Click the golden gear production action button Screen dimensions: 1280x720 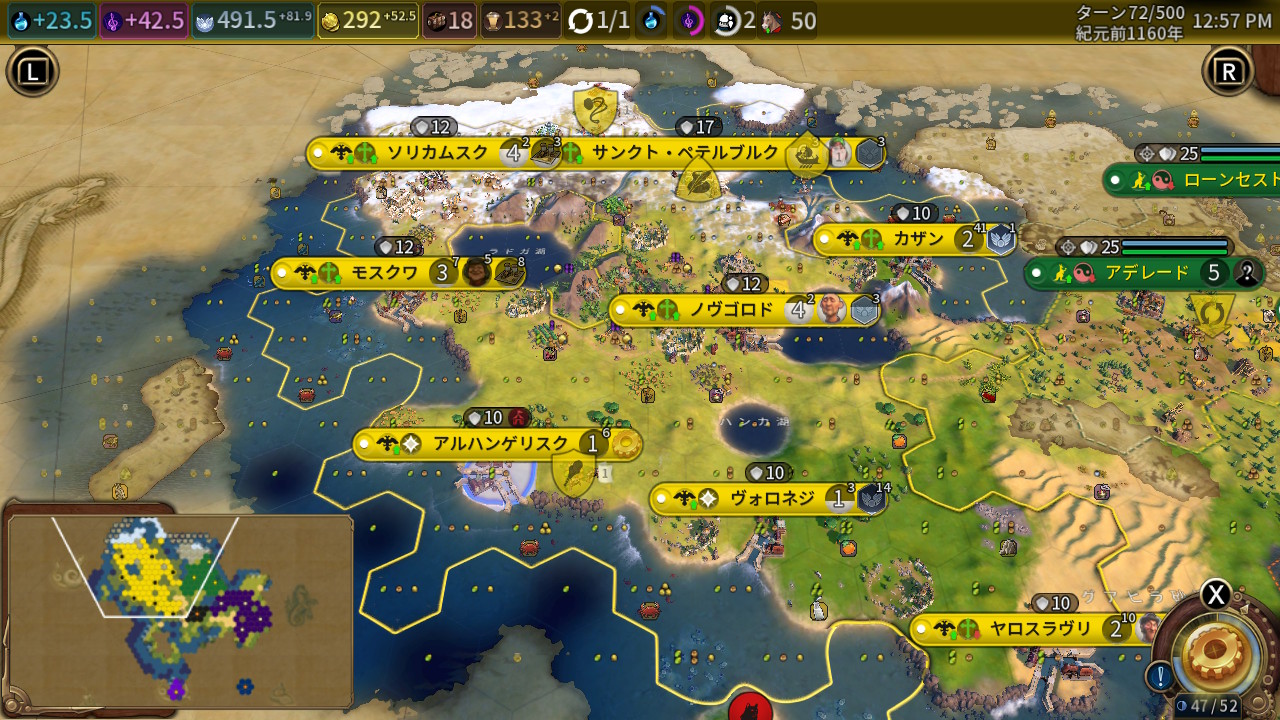coord(1219,650)
